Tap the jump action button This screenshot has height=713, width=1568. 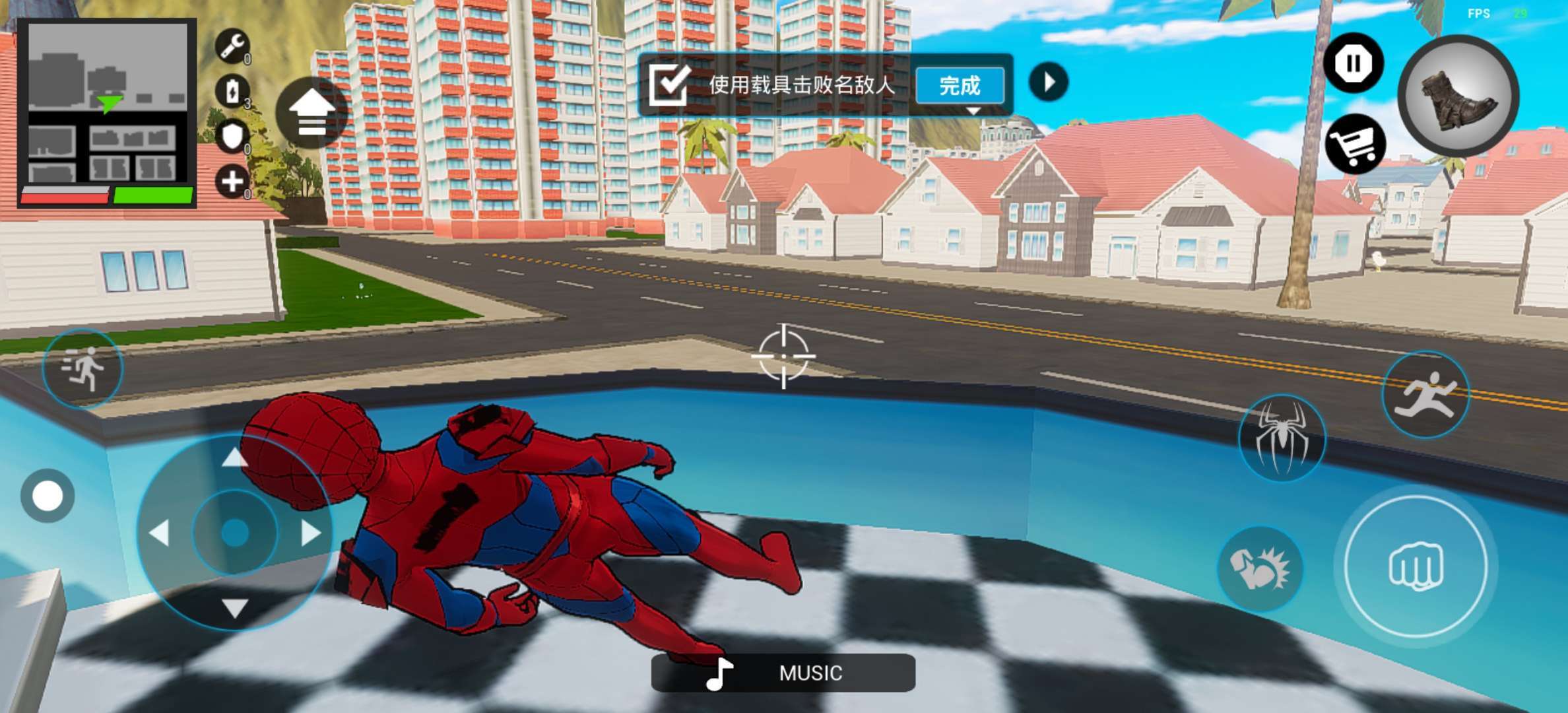click(x=1425, y=395)
